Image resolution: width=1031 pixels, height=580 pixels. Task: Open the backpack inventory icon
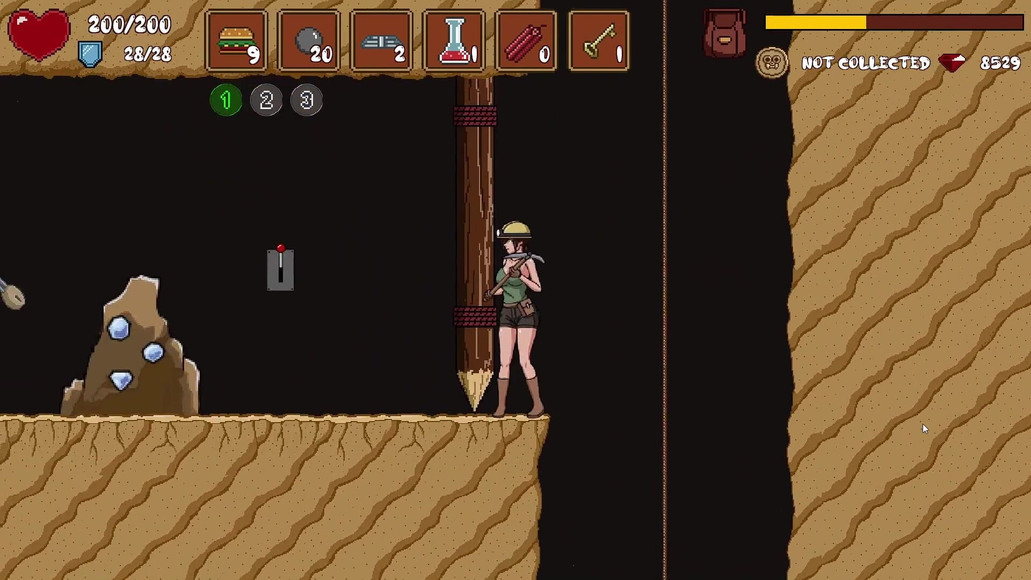tap(725, 33)
